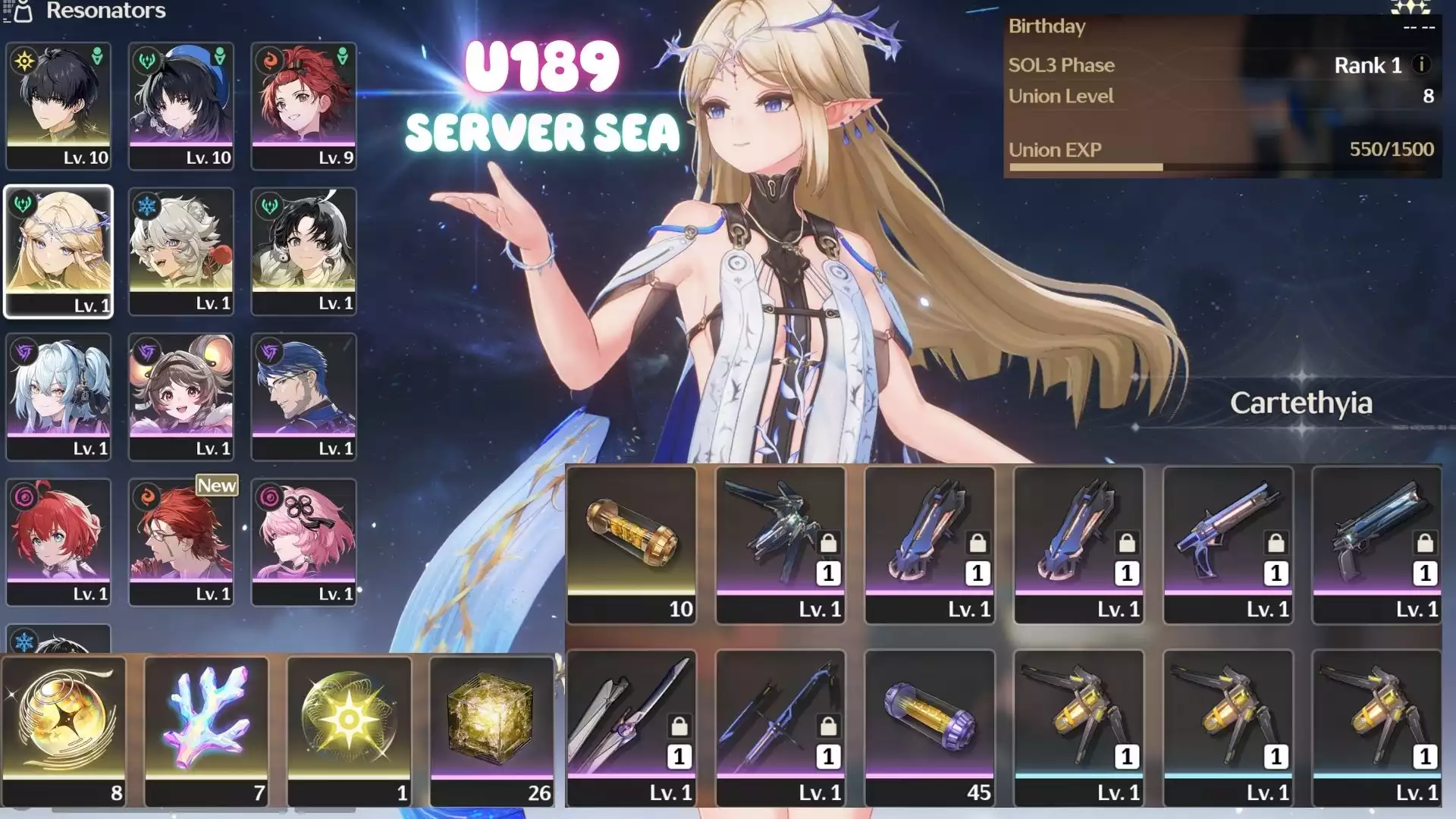Select the light-blue twin-tail resonator
The width and height of the screenshot is (1456, 819).
point(58,396)
